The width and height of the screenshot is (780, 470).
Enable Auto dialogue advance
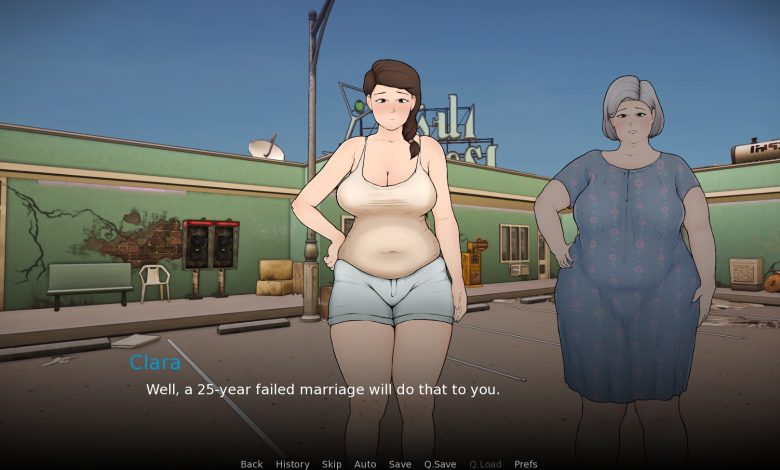(365, 464)
